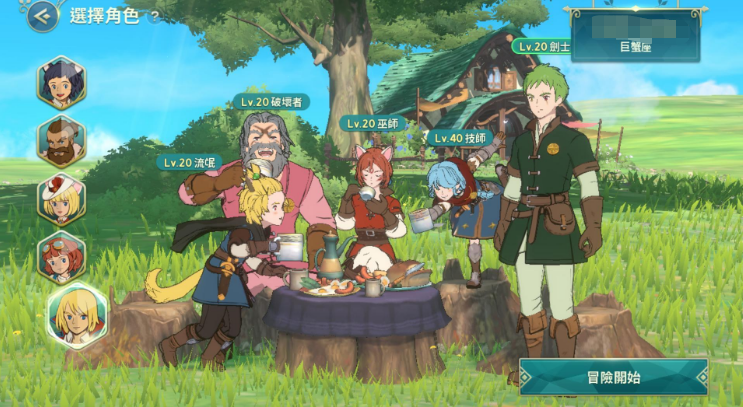Select the Lv.20 流氓 character label

pyautogui.click(x=190, y=161)
